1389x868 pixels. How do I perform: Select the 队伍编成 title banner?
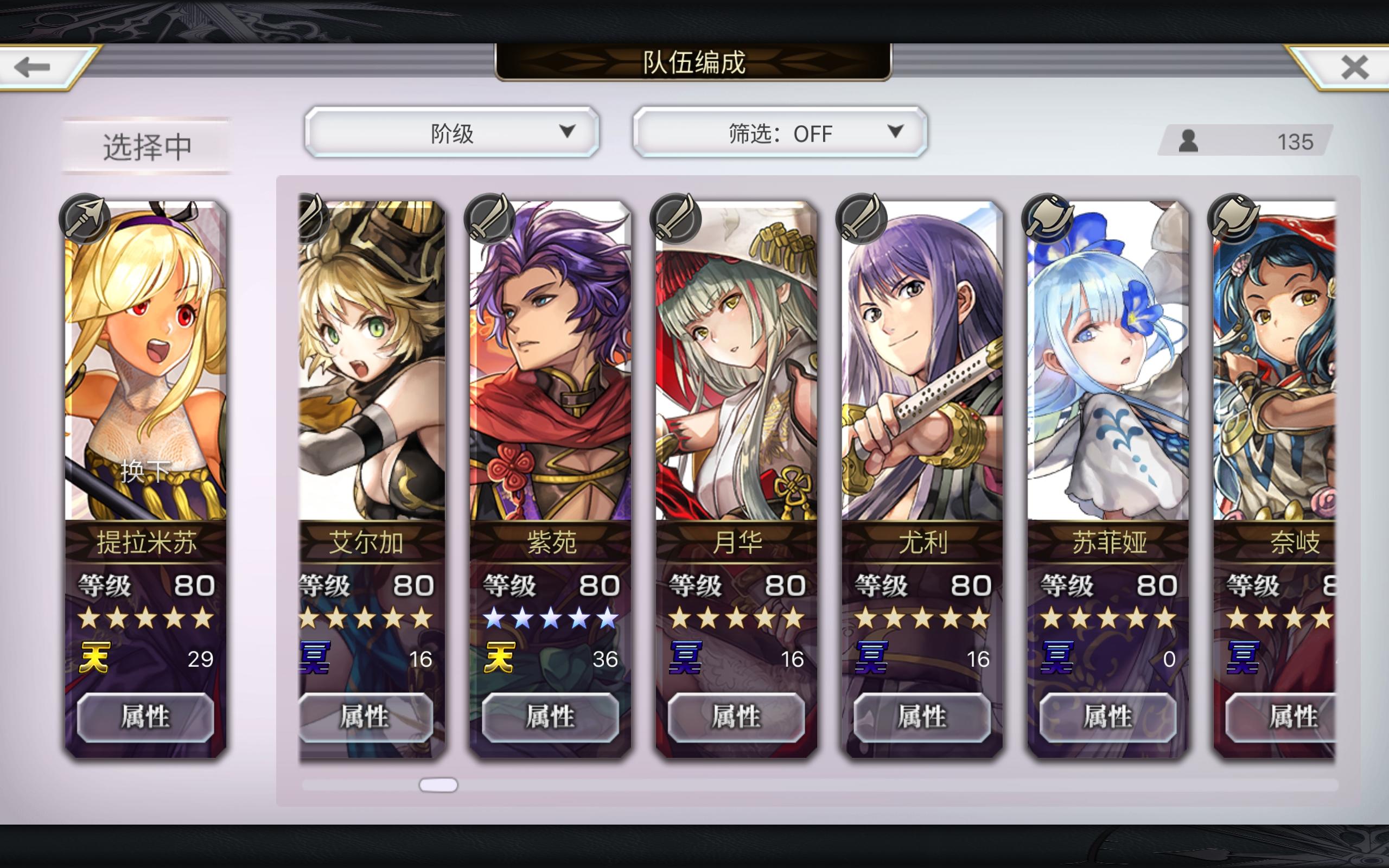[694, 65]
